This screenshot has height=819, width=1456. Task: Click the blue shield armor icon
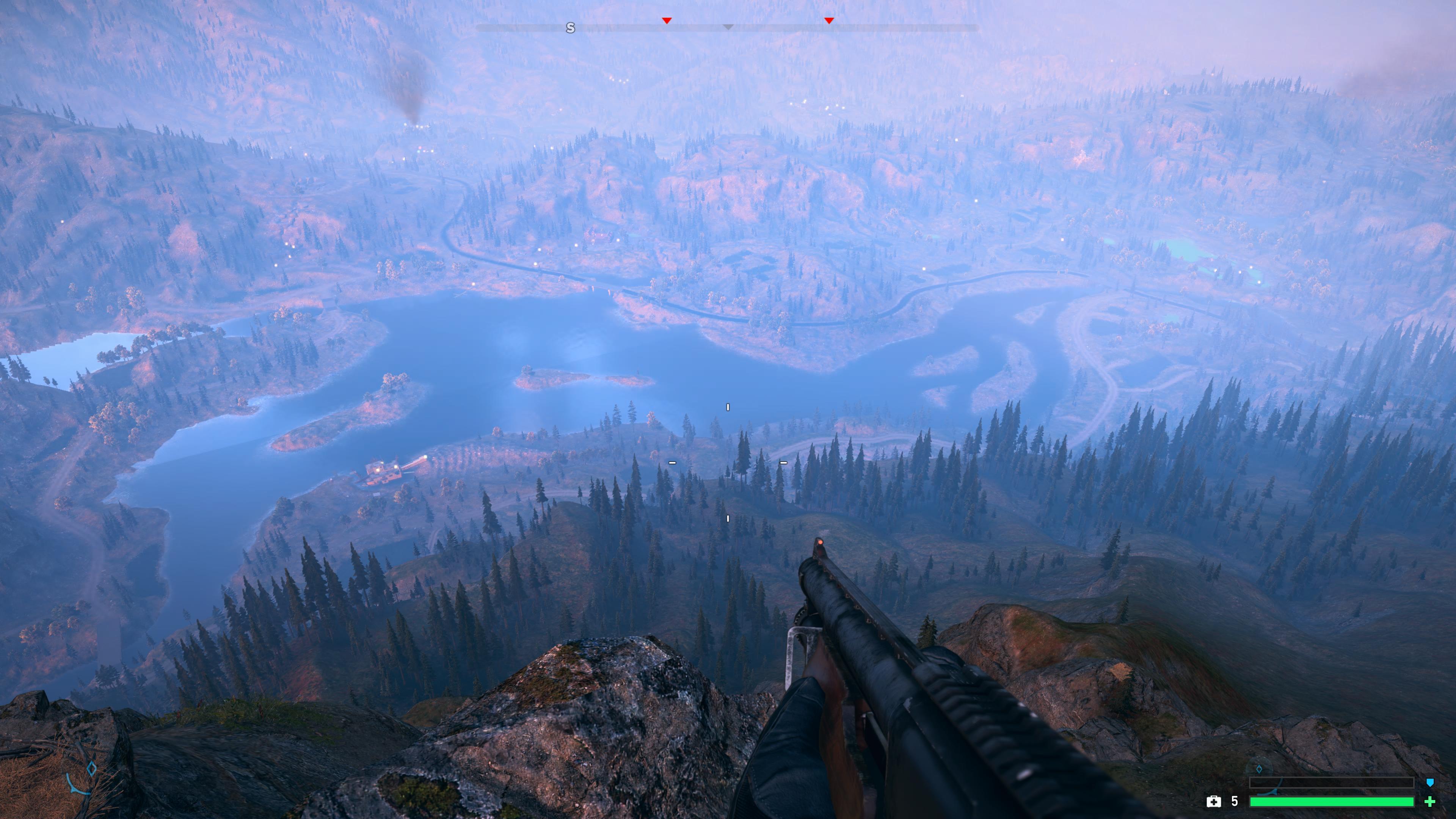pos(1430,783)
